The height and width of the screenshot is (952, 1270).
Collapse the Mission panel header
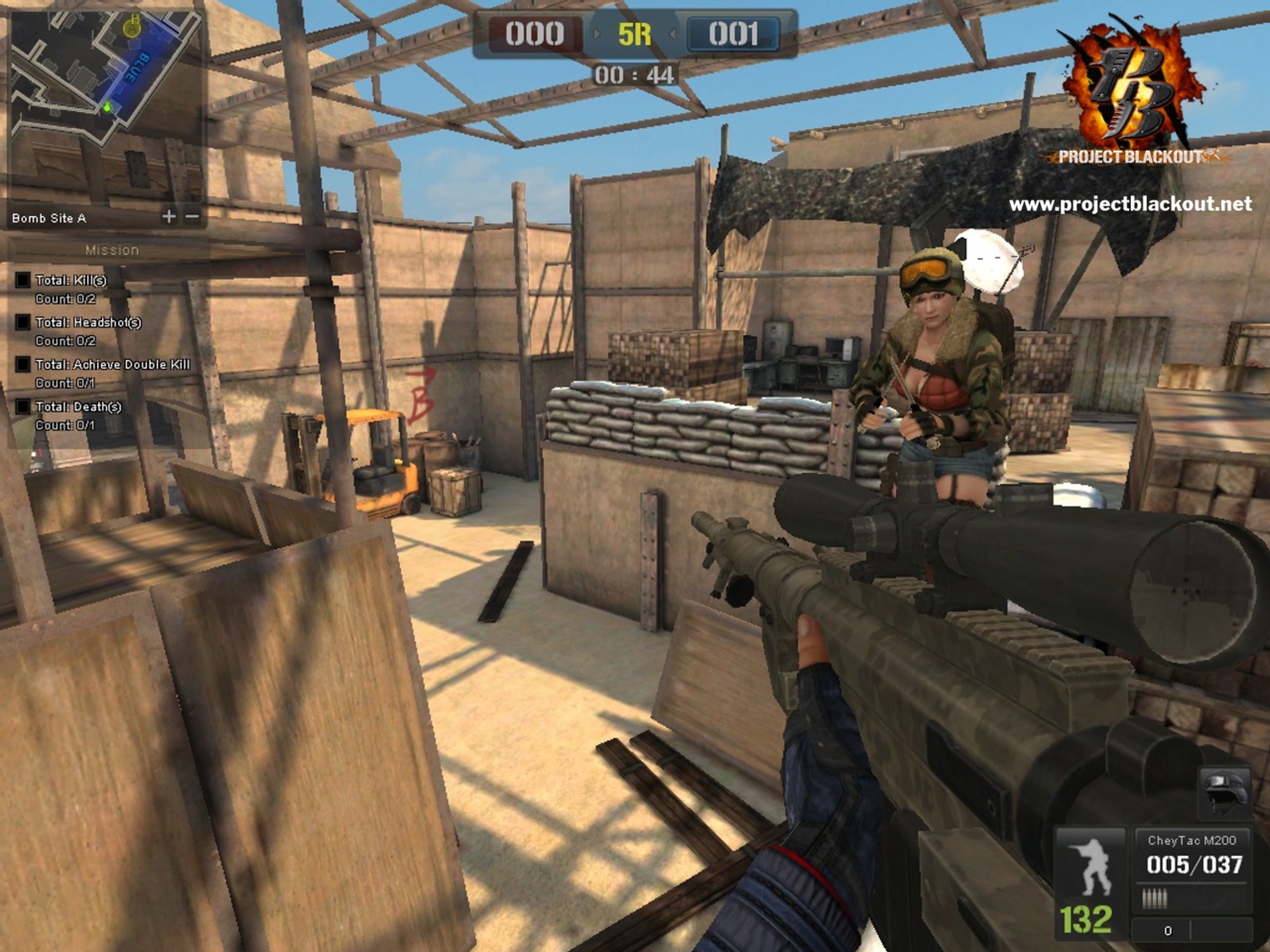click(x=114, y=249)
